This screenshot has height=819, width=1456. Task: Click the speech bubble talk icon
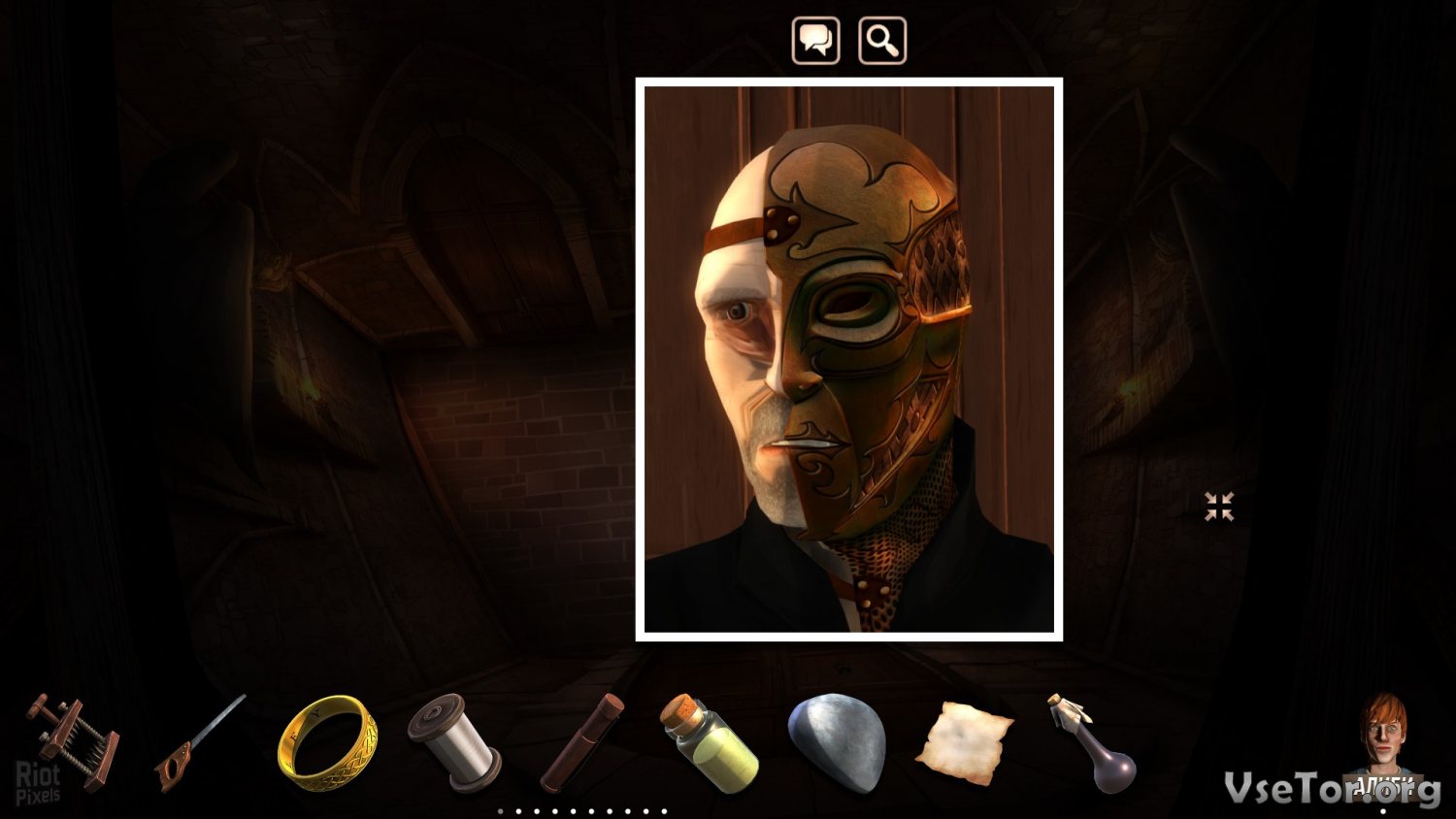coord(815,41)
